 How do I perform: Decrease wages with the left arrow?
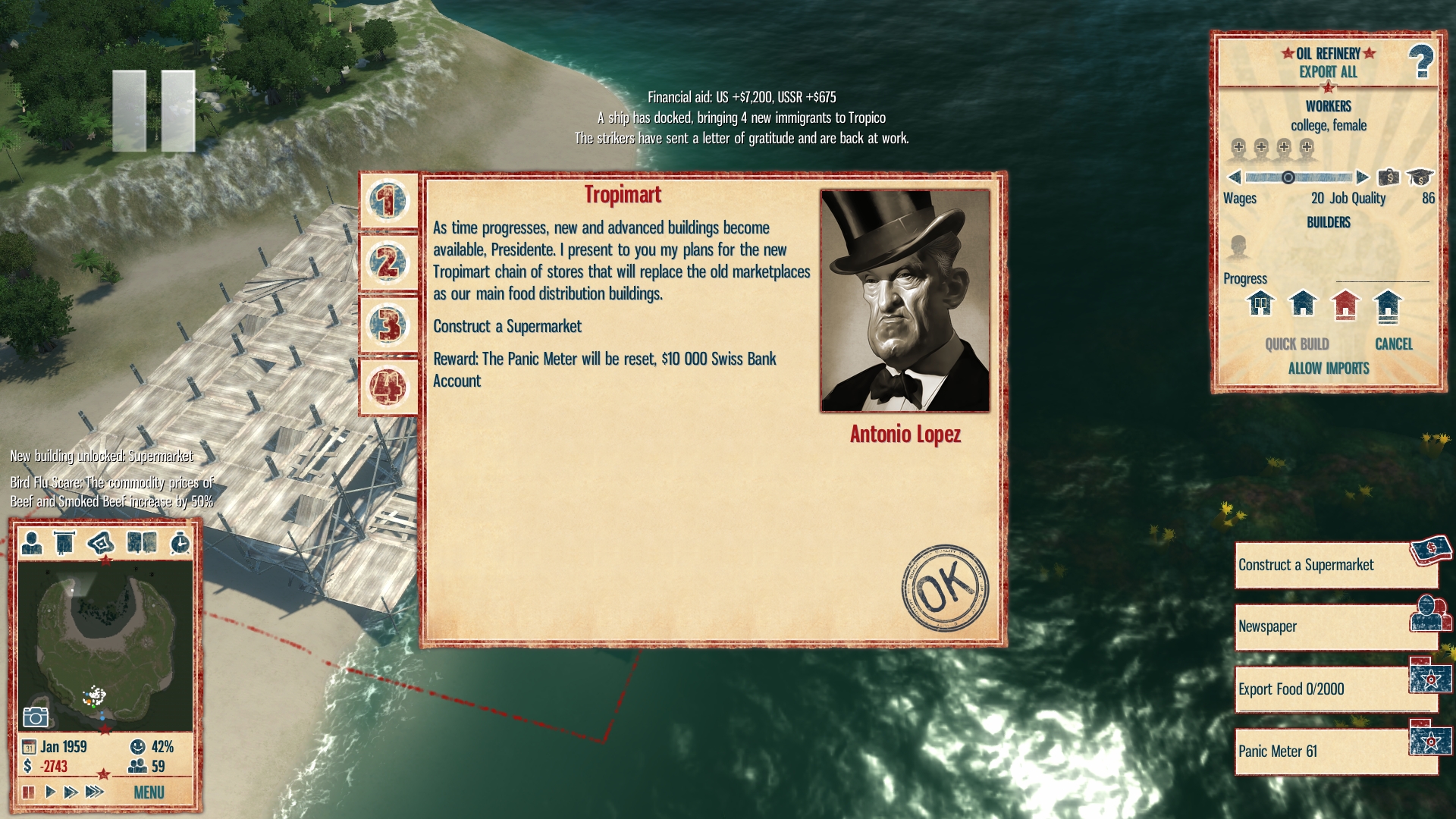click(x=1234, y=177)
